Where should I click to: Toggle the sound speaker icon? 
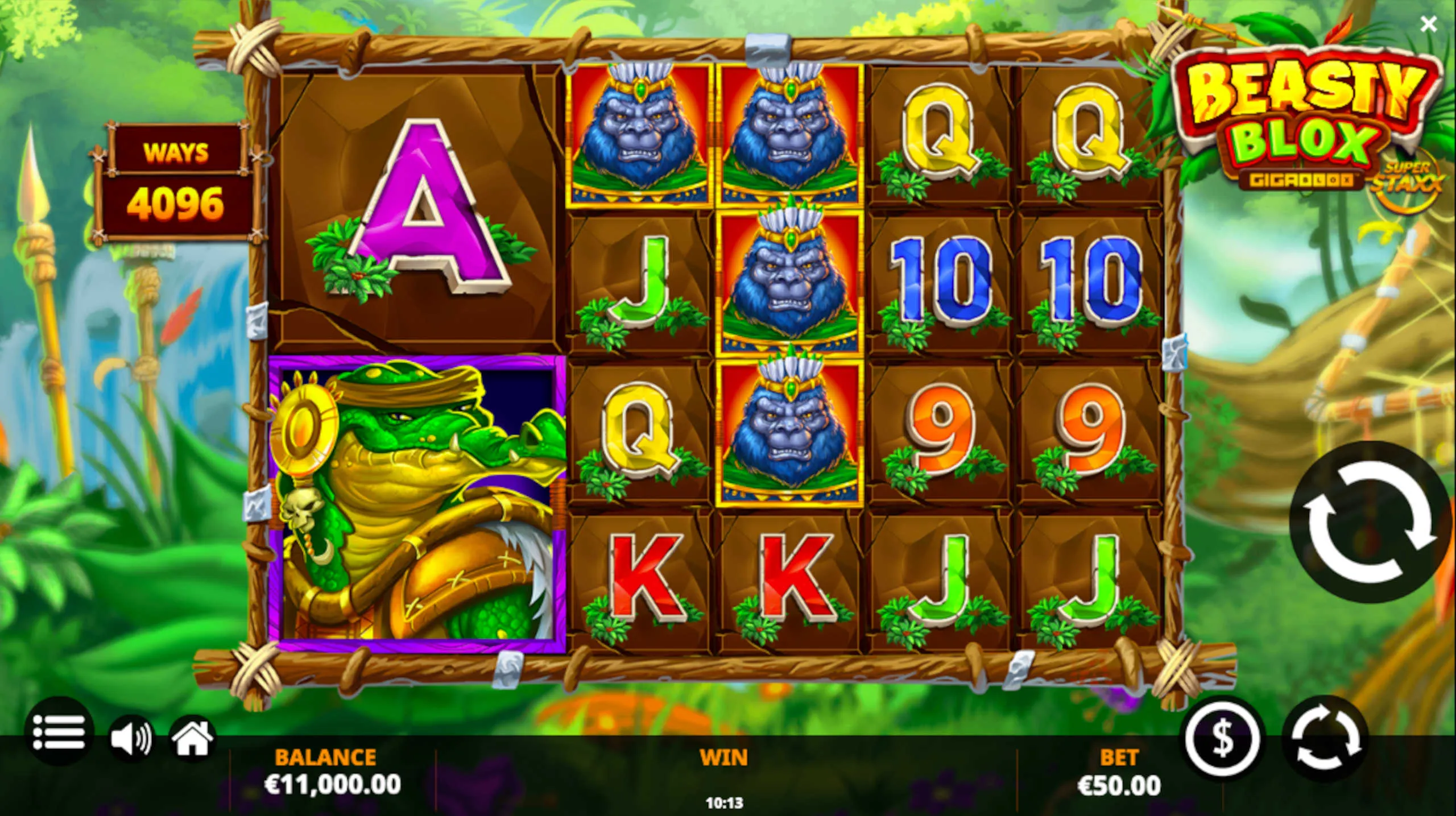(130, 738)
